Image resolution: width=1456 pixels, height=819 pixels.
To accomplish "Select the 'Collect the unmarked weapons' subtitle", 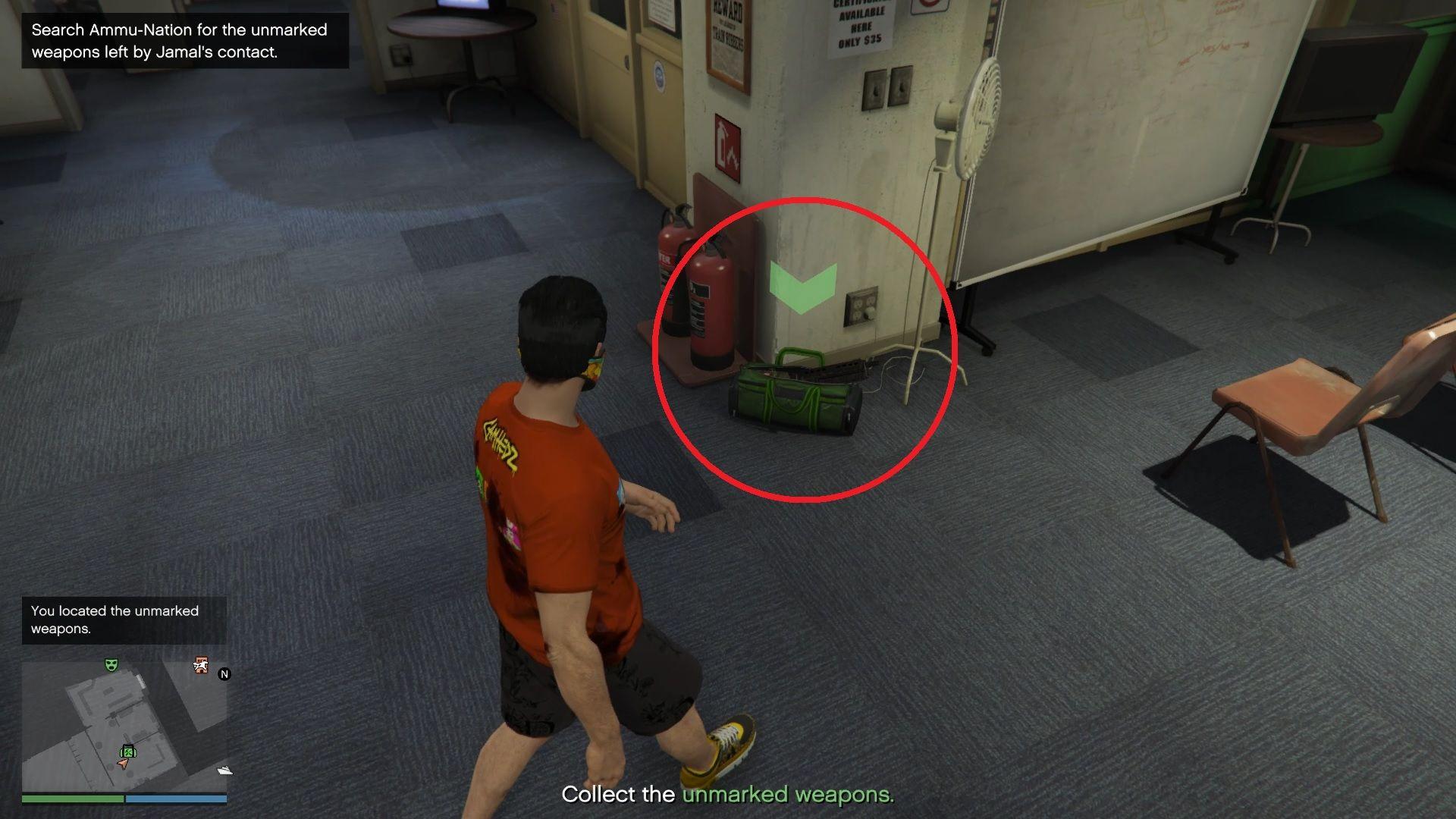I will click(726, 795).
